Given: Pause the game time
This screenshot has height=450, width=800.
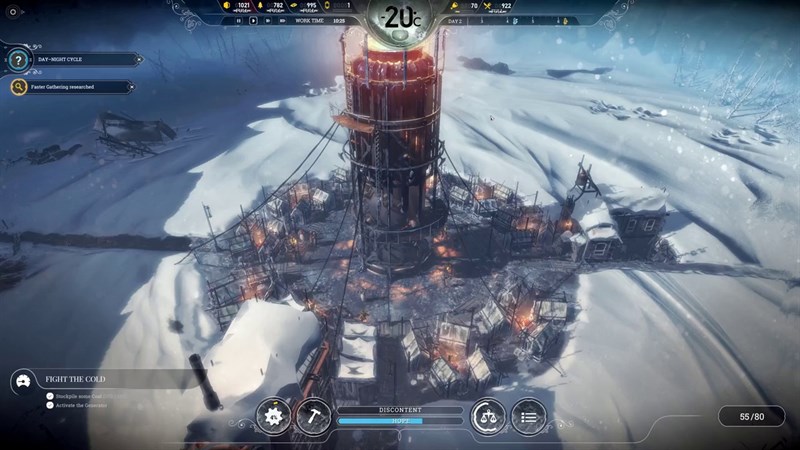Looking at the screenshot, I should (239, 19).
